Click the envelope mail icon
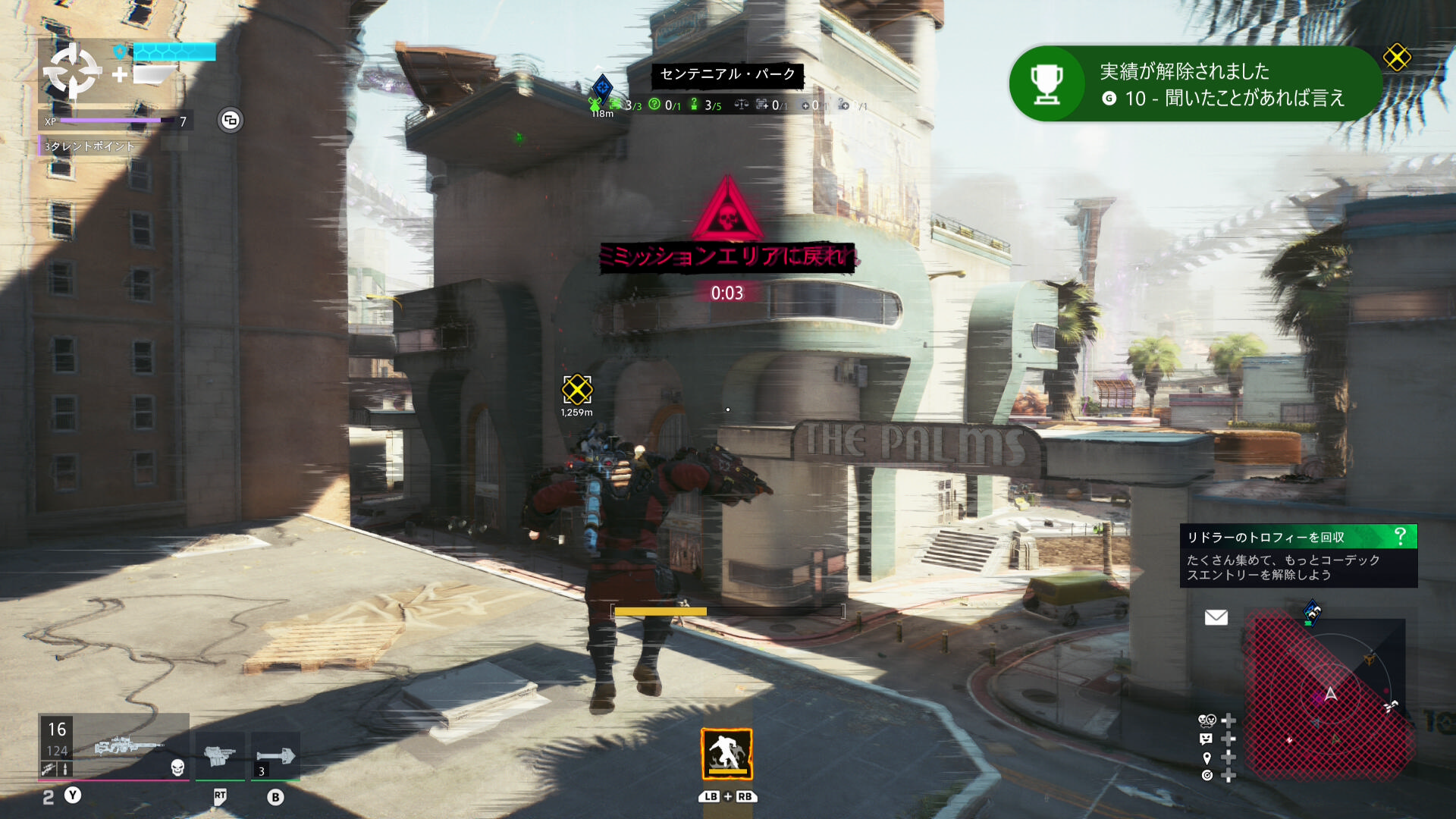This screenshot has height=819, width=1456. click(1216, 617)
